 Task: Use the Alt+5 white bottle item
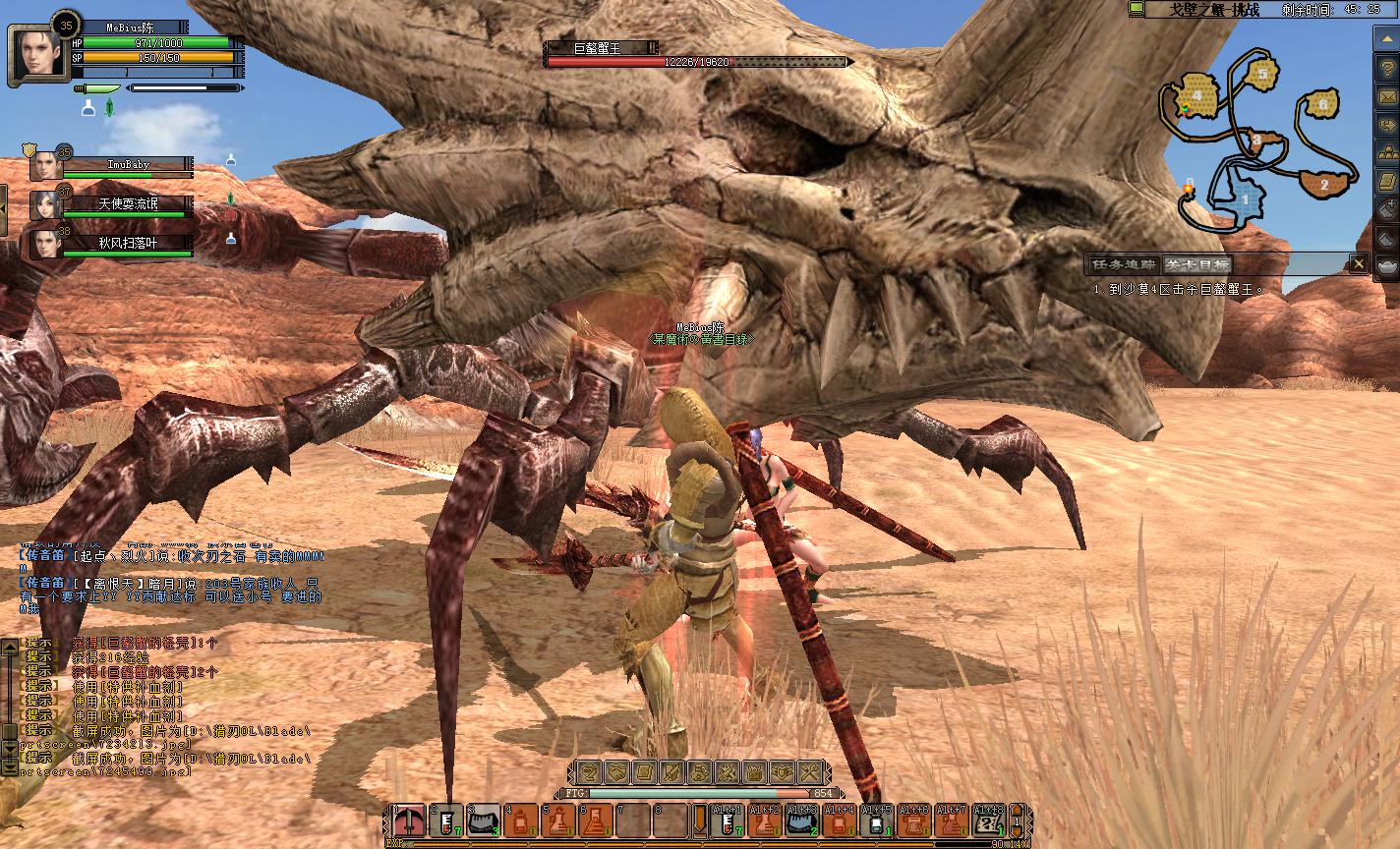pyautogui.click(x=877, y=821)
